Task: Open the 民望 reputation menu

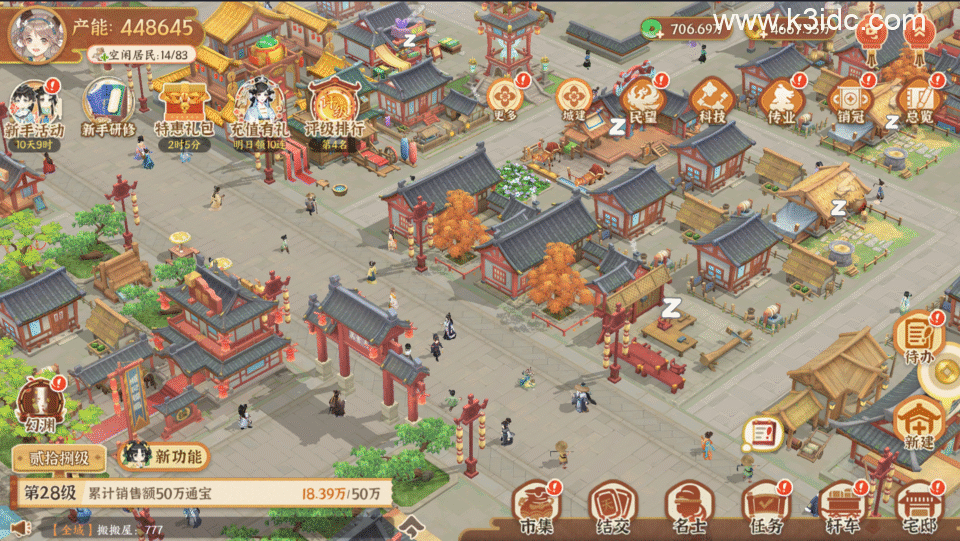Action: (642, 98)
